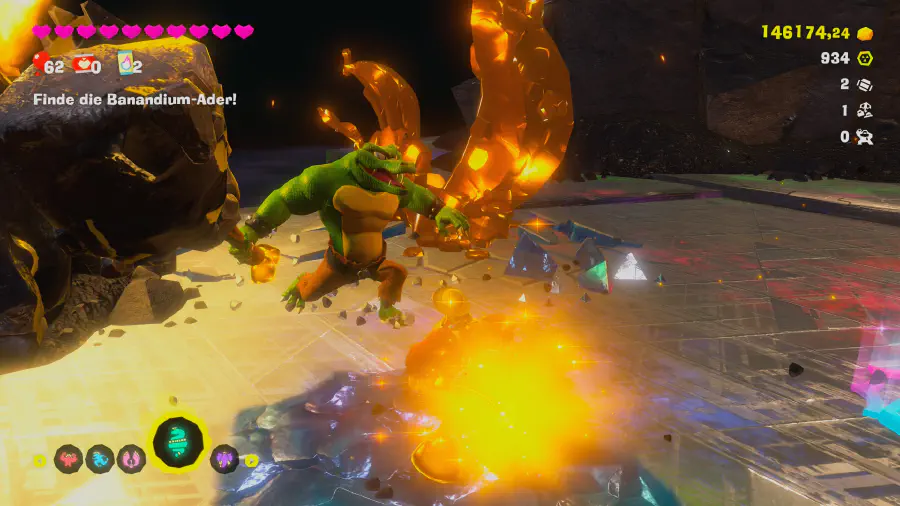Activate the pink Ostrich Bananza icon
This screenshot has width=900, height=506.
131,459
